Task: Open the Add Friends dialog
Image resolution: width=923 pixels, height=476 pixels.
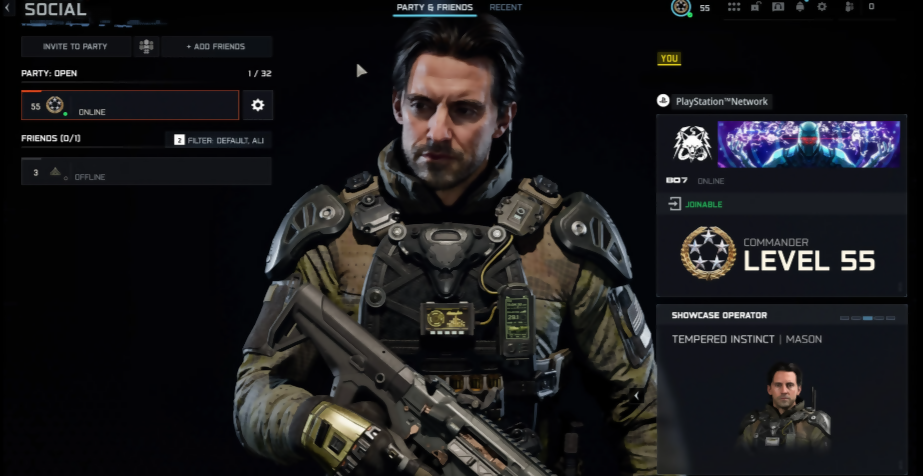Action: click(217, 47)
